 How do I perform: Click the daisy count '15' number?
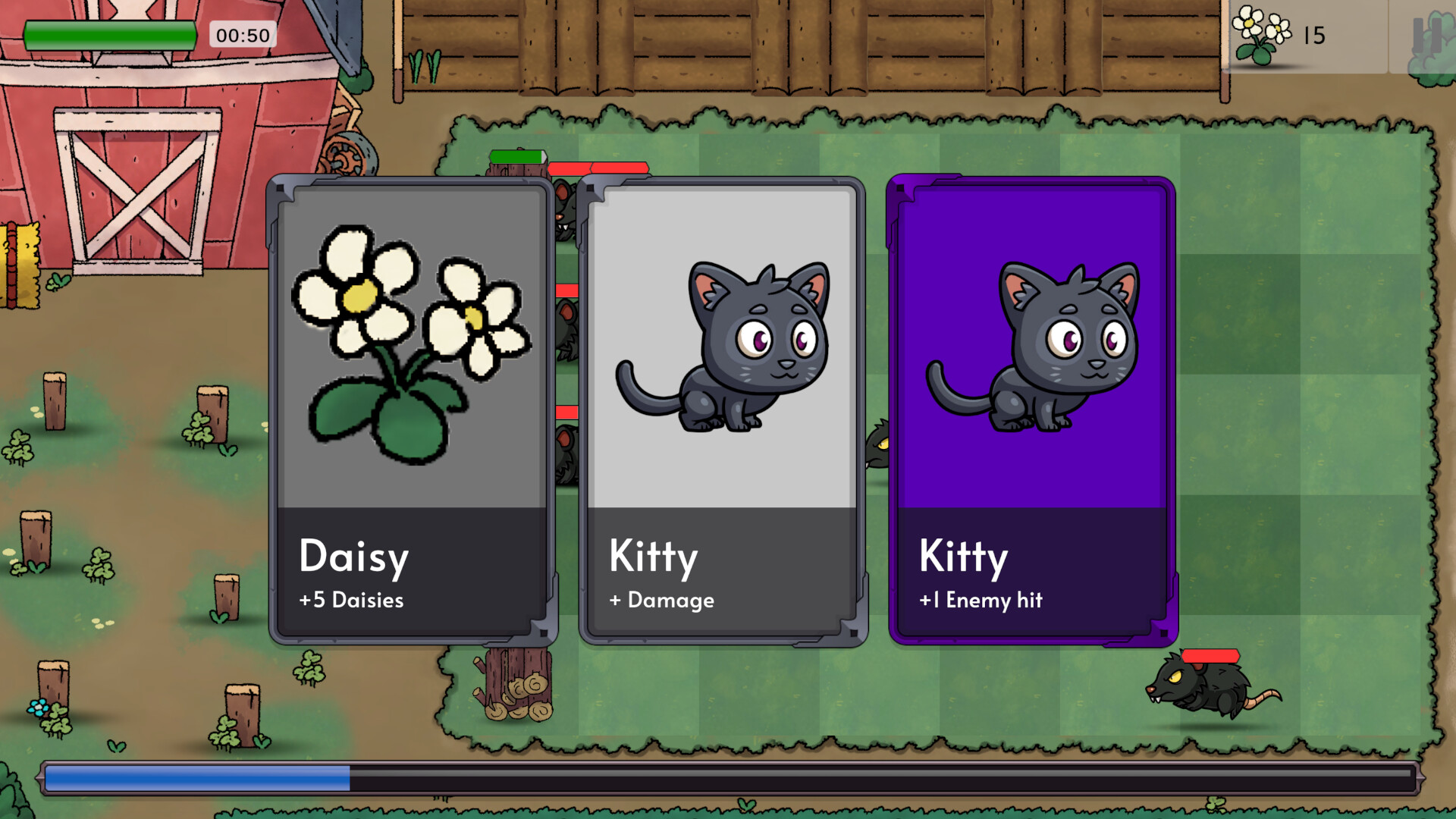click(x=1316, y=35)
